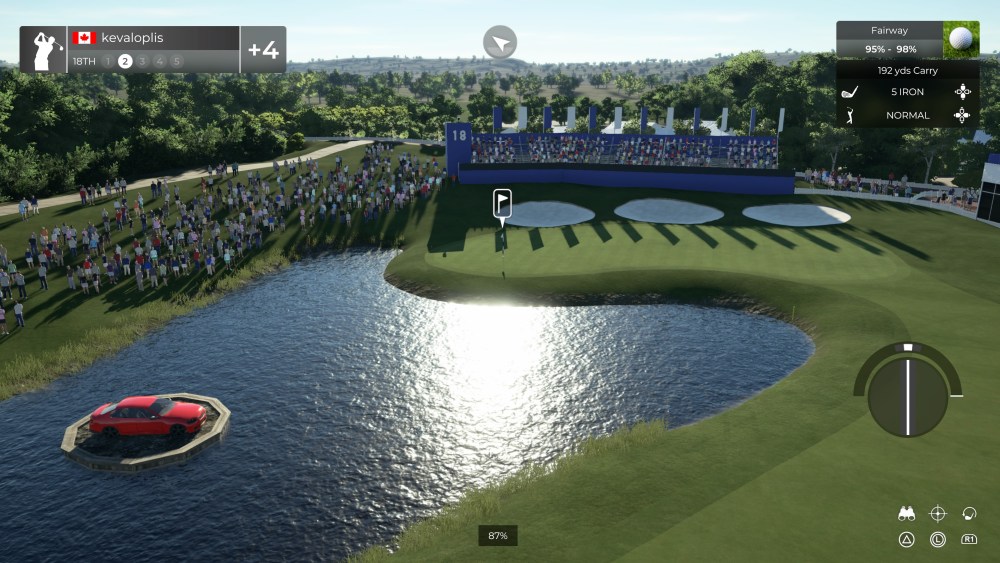Click the wind direction arrow indicator
1000x563 pixels.
500,42
